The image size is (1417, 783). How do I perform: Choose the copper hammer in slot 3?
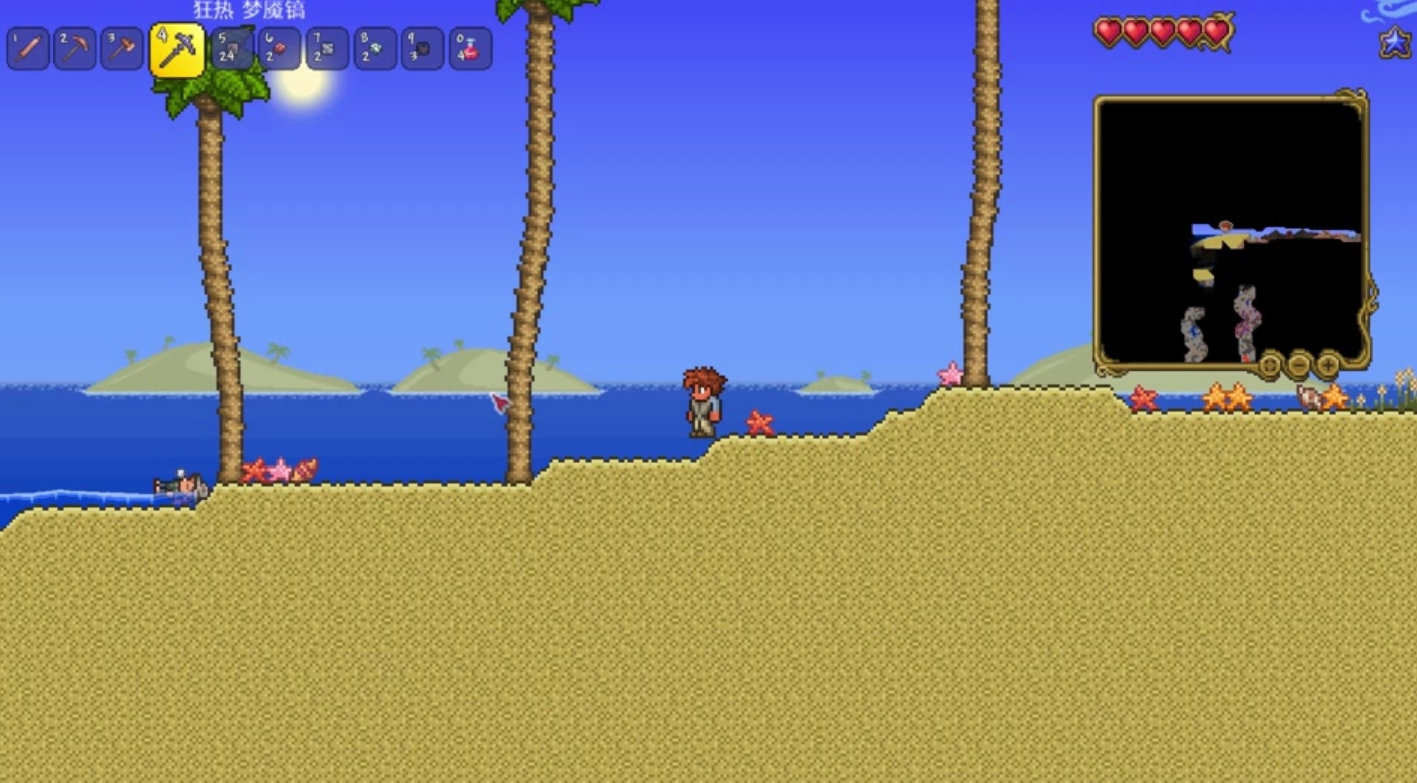[x=122, y=49]
